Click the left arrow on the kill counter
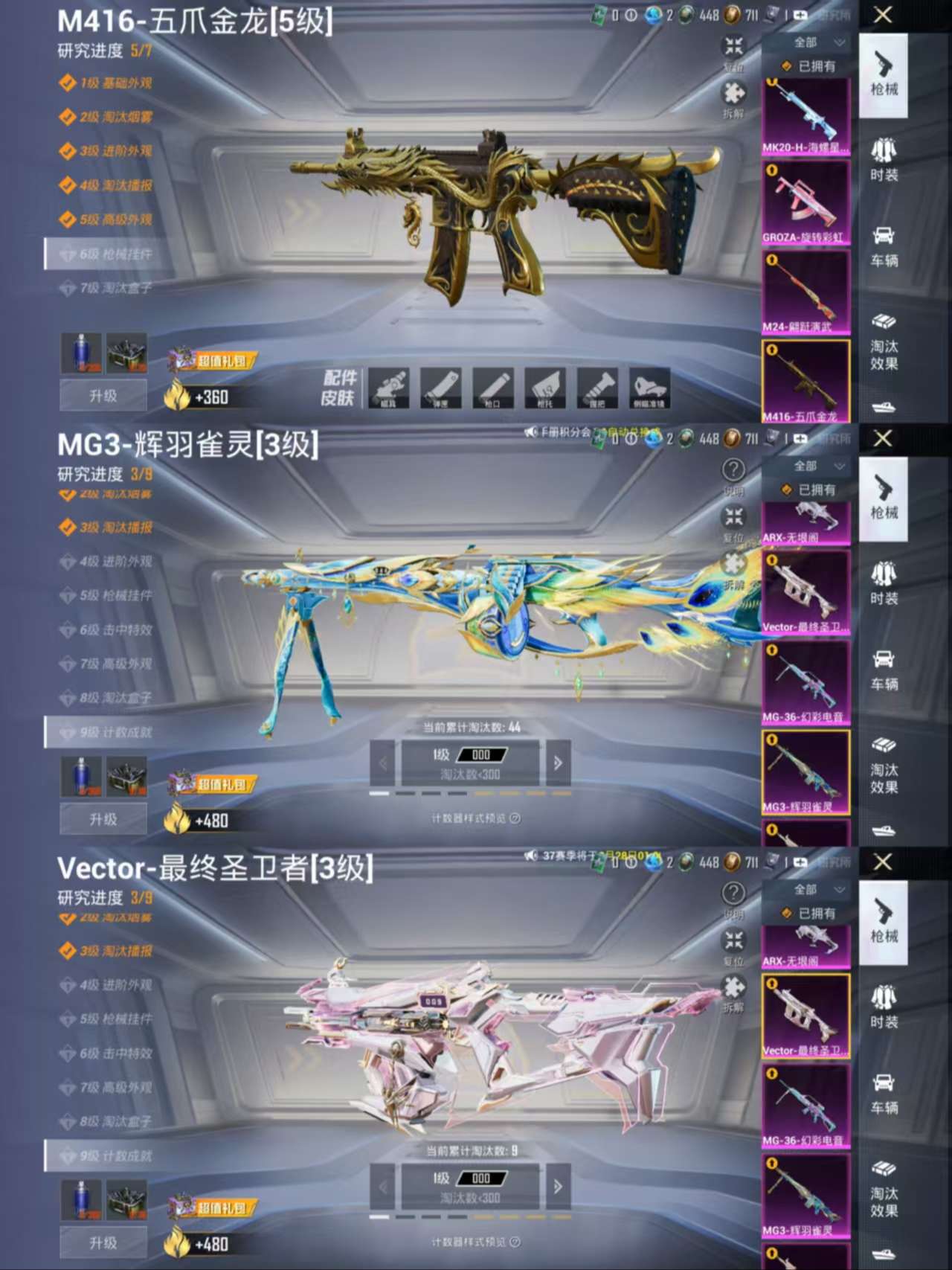952x1270 pixels. (x=382, y=763)
